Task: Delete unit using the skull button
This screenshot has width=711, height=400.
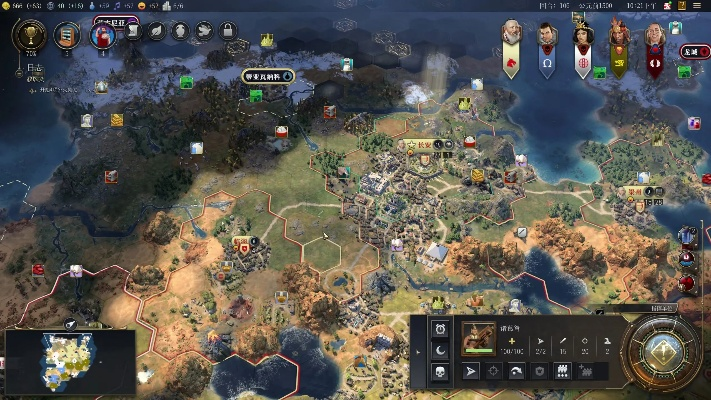Action: (439, 372)
